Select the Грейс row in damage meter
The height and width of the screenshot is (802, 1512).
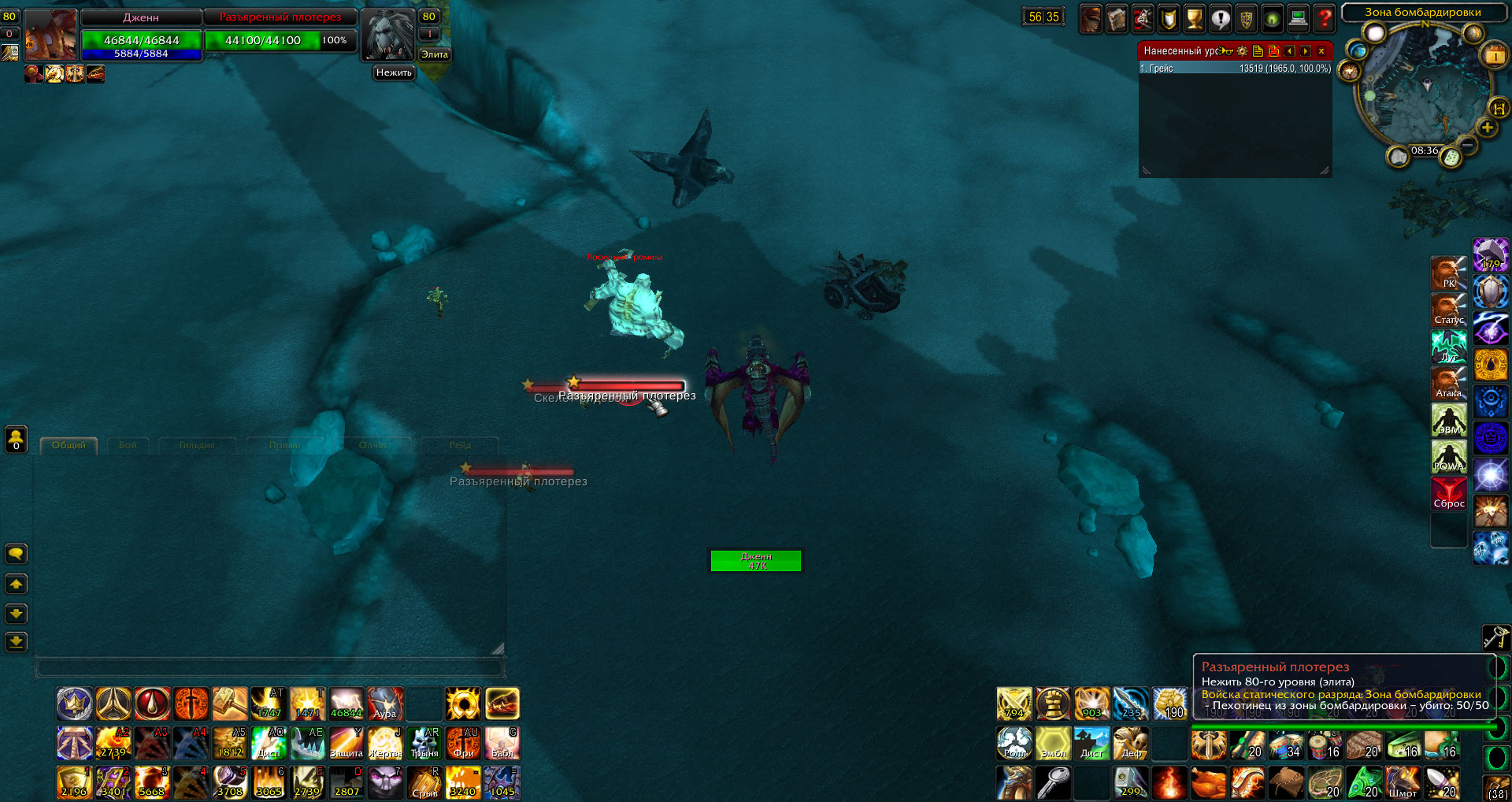click(1235, 69)
